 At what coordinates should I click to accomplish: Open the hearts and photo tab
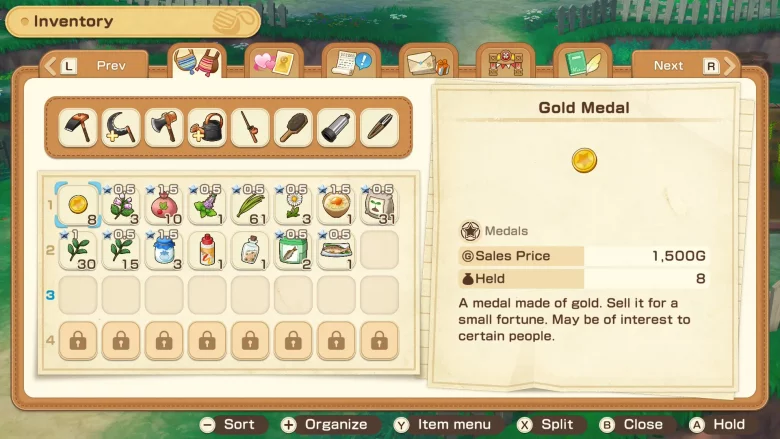[273, 64]
